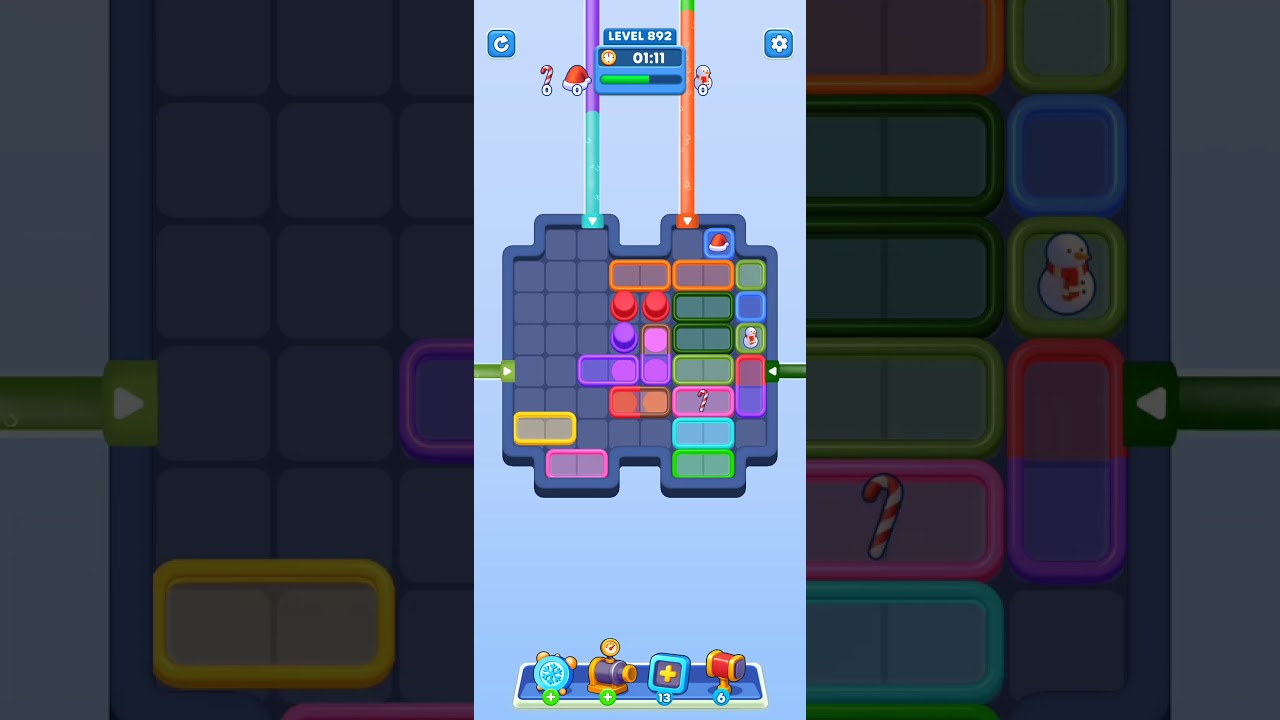This screenshot has width=1280, height=720.
Task: Tap the purple pipe arrow above the board
Action: click(x=592, y=221)
